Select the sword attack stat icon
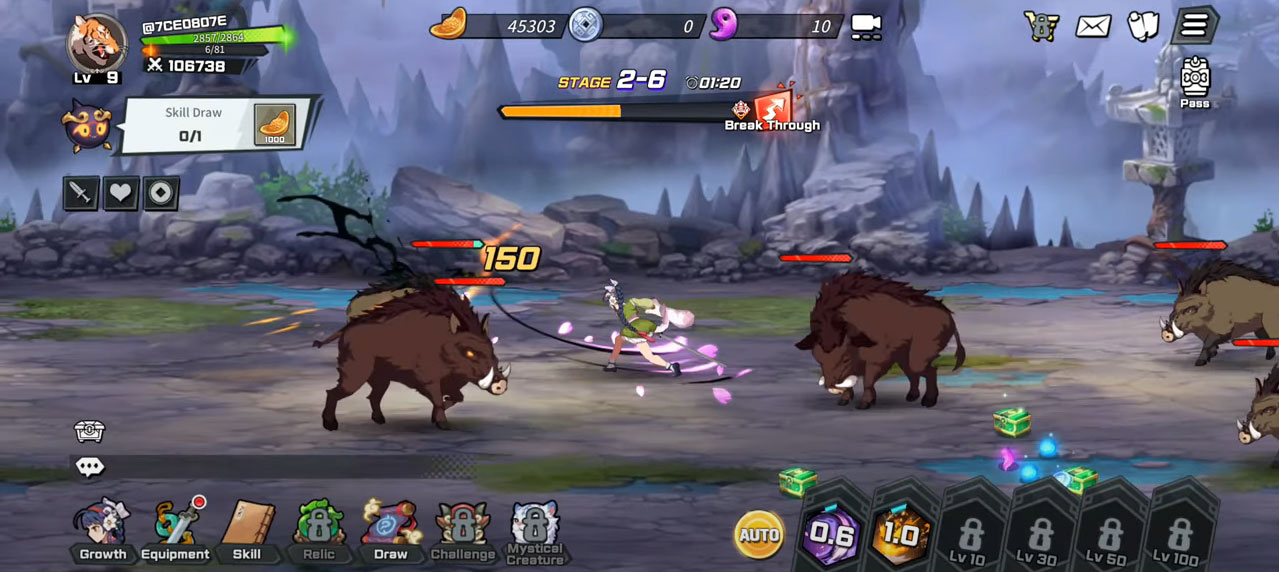The image size is (1279, 572). (81, 193)
